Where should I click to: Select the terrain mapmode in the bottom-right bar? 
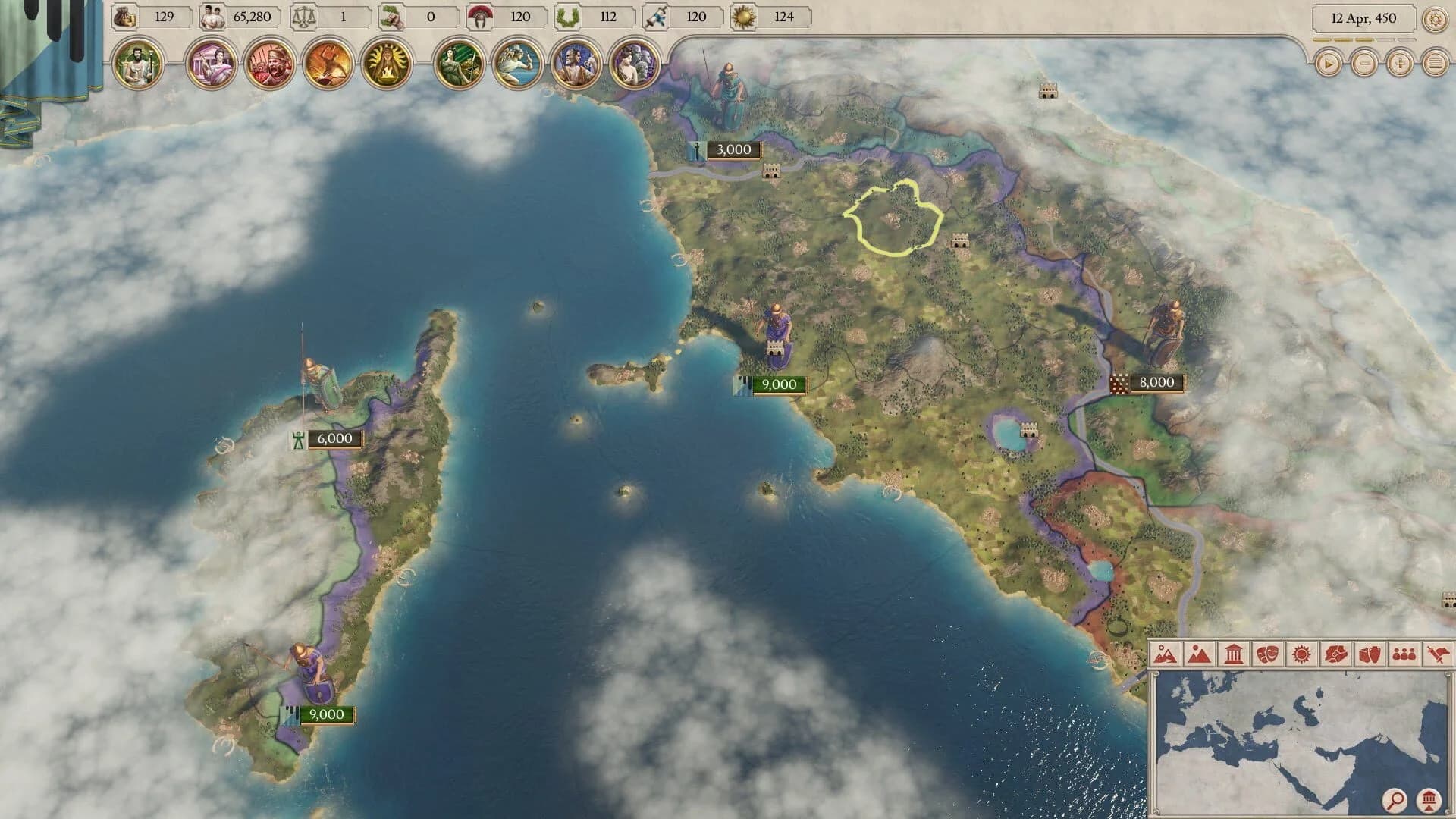click(1166, 652)
